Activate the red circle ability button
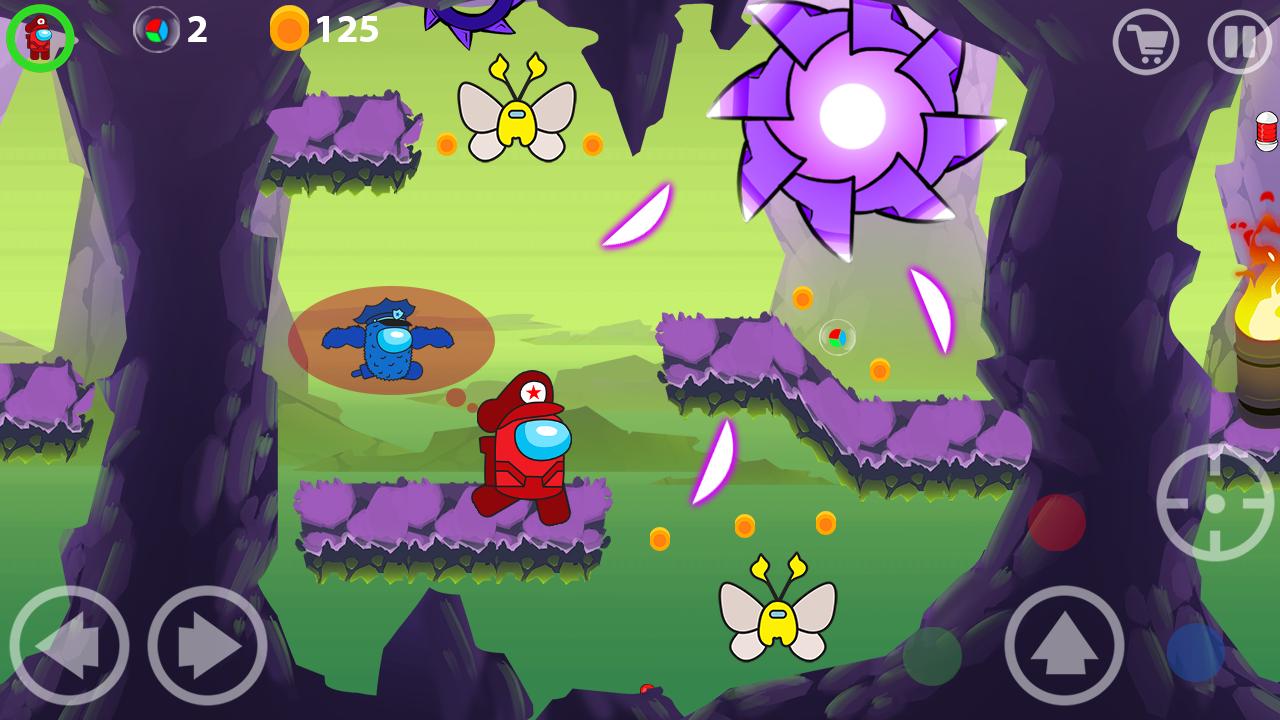 click(1057, 522)
